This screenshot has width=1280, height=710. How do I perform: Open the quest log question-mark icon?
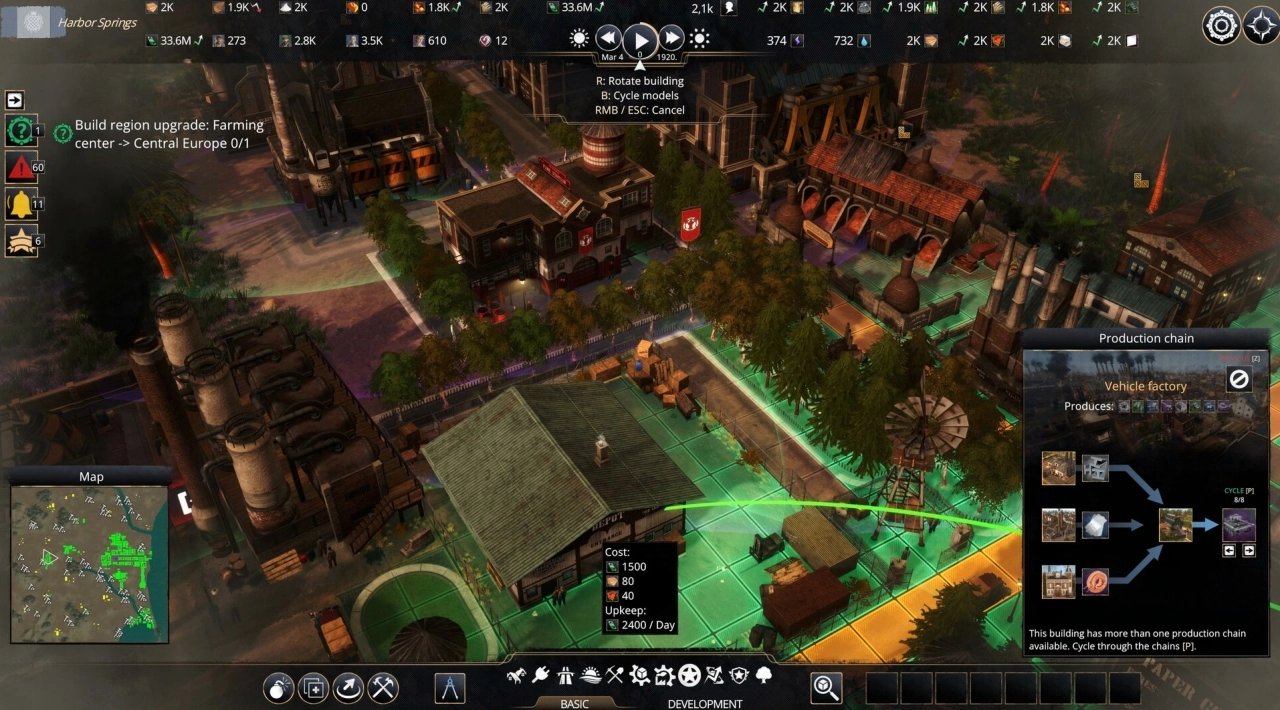20,131
